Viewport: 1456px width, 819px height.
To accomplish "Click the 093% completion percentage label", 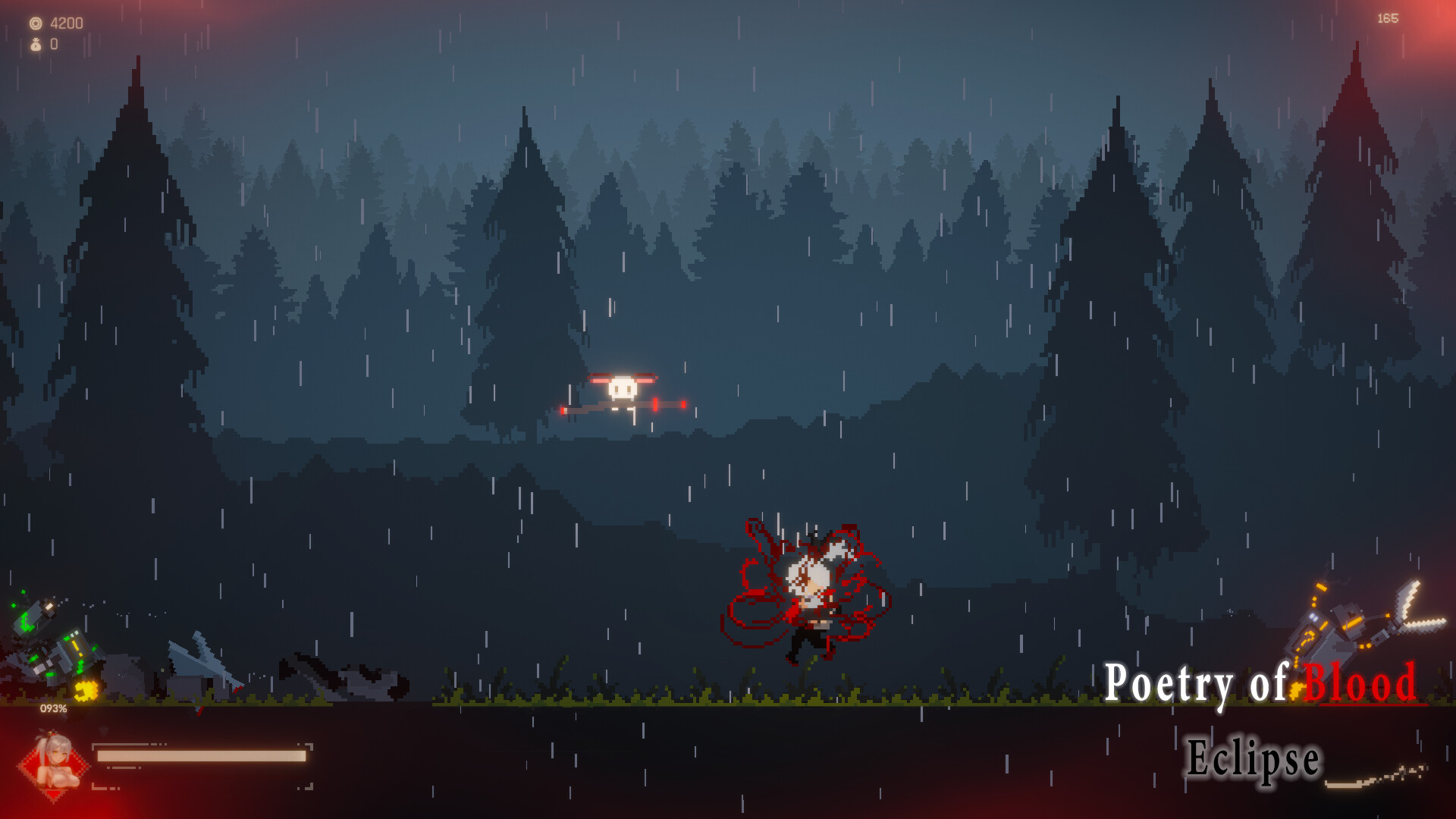I will (53, 708).
